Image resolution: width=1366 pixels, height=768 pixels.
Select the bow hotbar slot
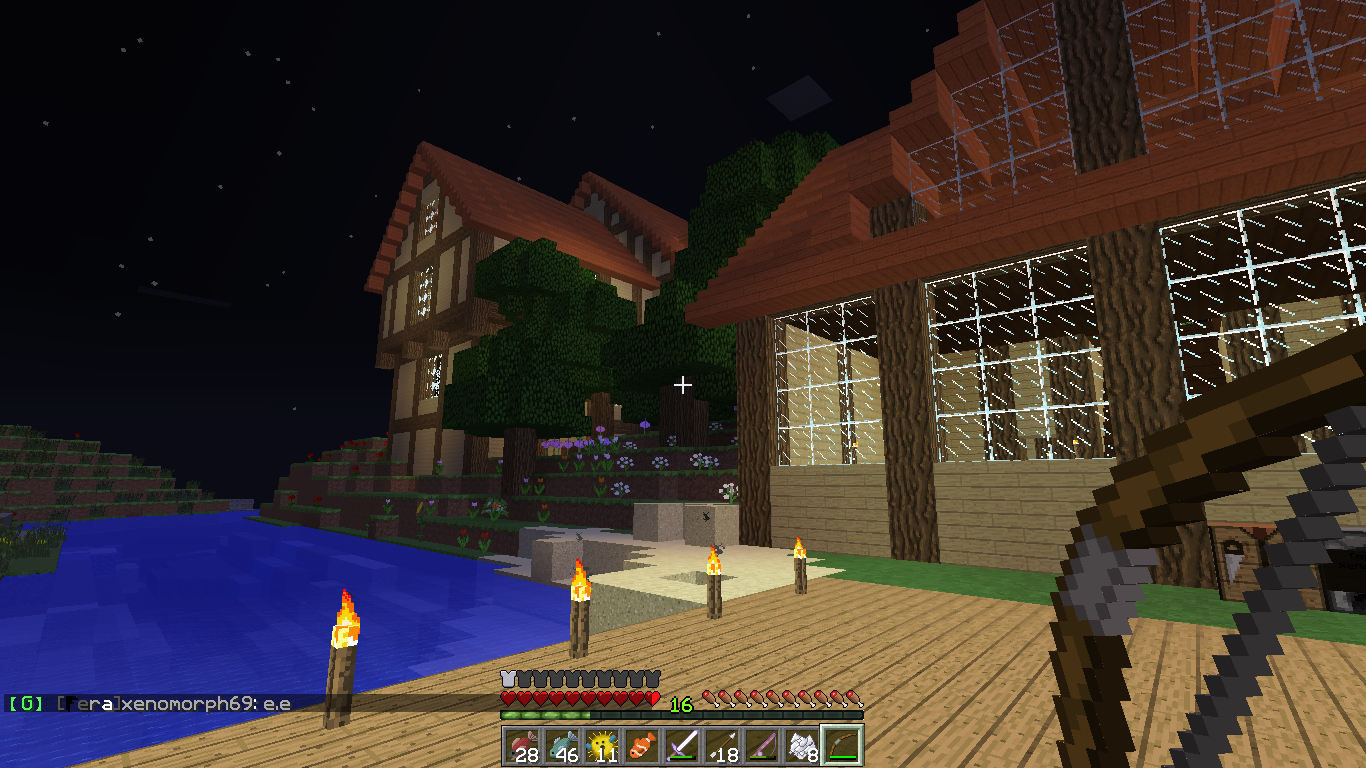pos(841,745)
